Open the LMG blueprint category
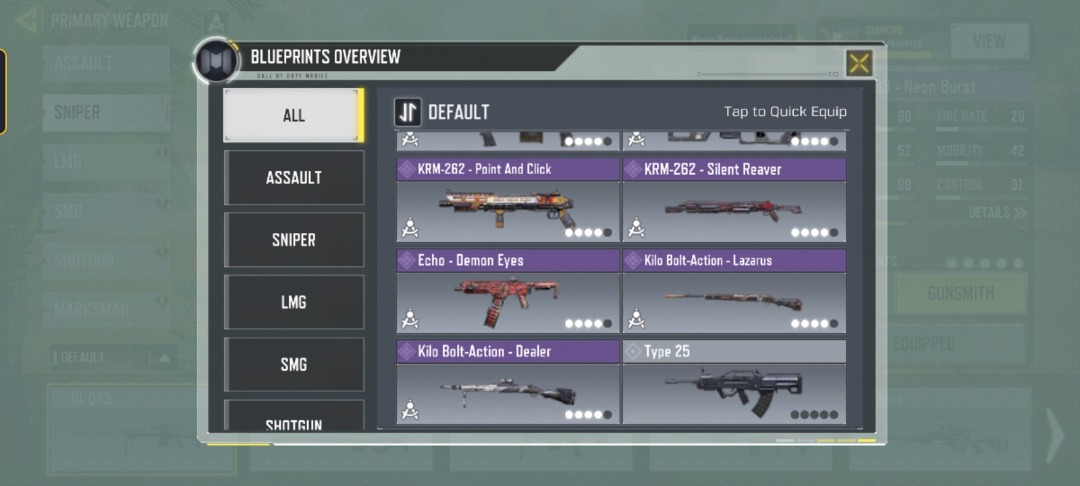1080x486 pixels. tap(293, 302)
